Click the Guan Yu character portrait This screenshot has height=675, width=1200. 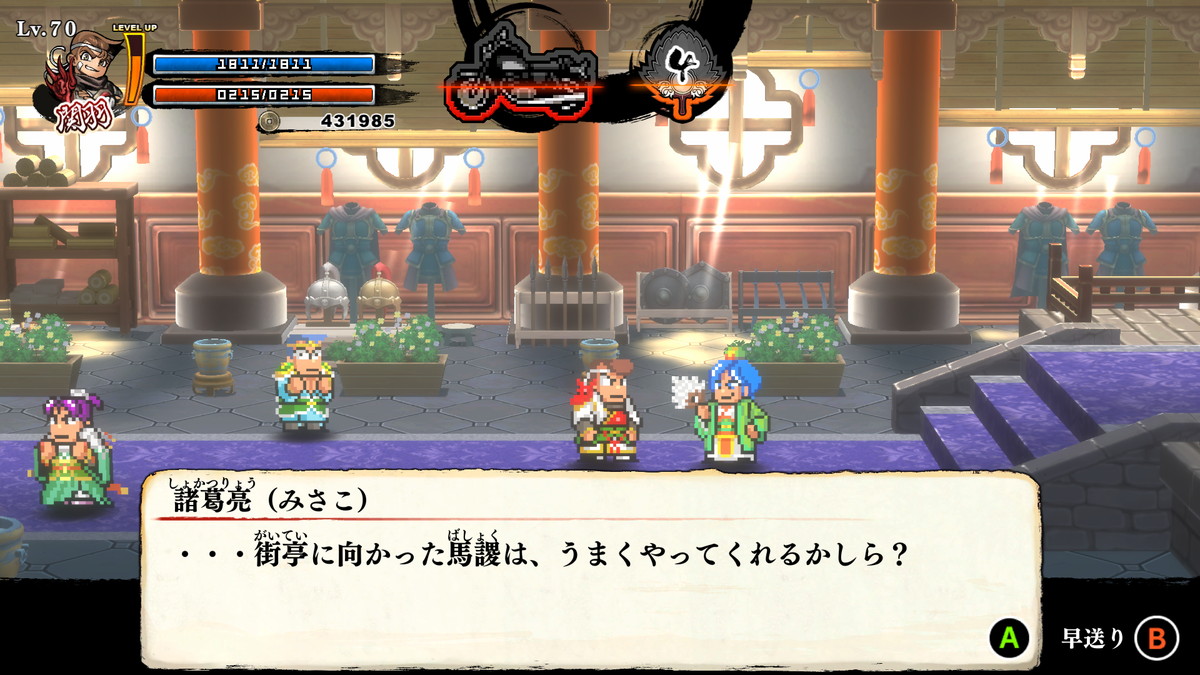pyautogui.click(x=78, y=78)
